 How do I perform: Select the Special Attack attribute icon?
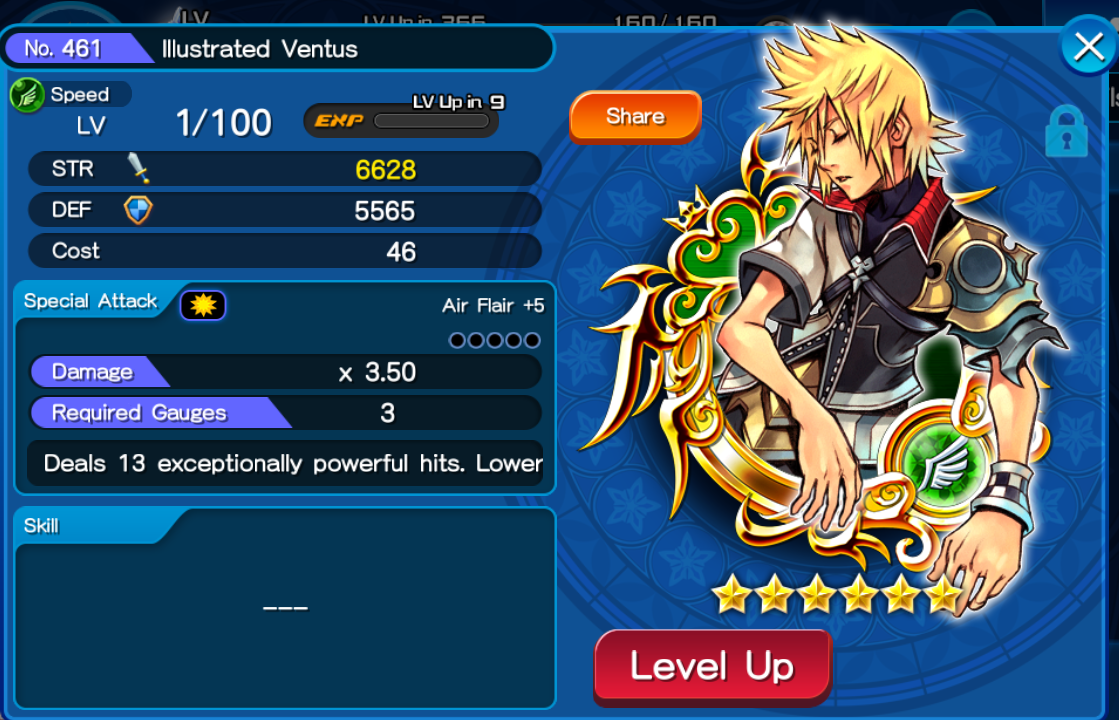203,305
